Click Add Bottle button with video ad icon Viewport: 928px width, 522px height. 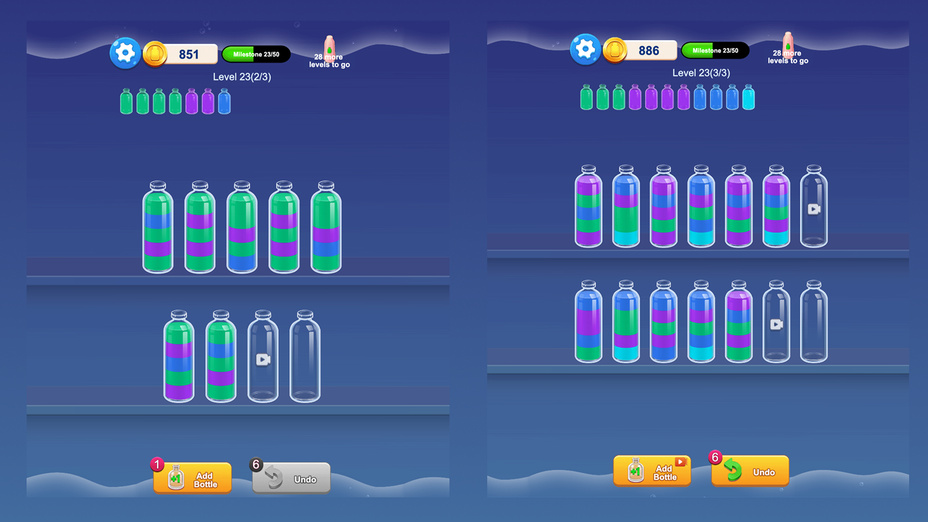coord(651,471)
